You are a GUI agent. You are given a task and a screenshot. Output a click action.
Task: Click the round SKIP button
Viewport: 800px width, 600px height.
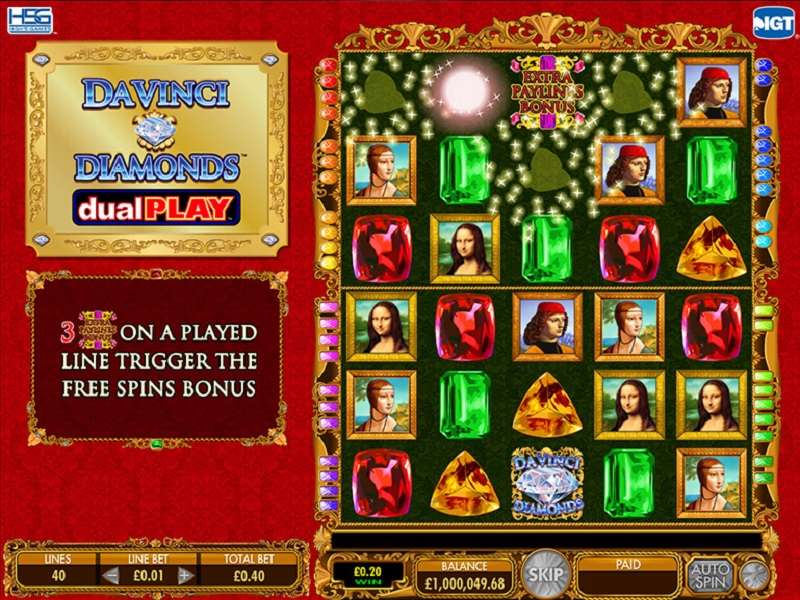[545, 574]
